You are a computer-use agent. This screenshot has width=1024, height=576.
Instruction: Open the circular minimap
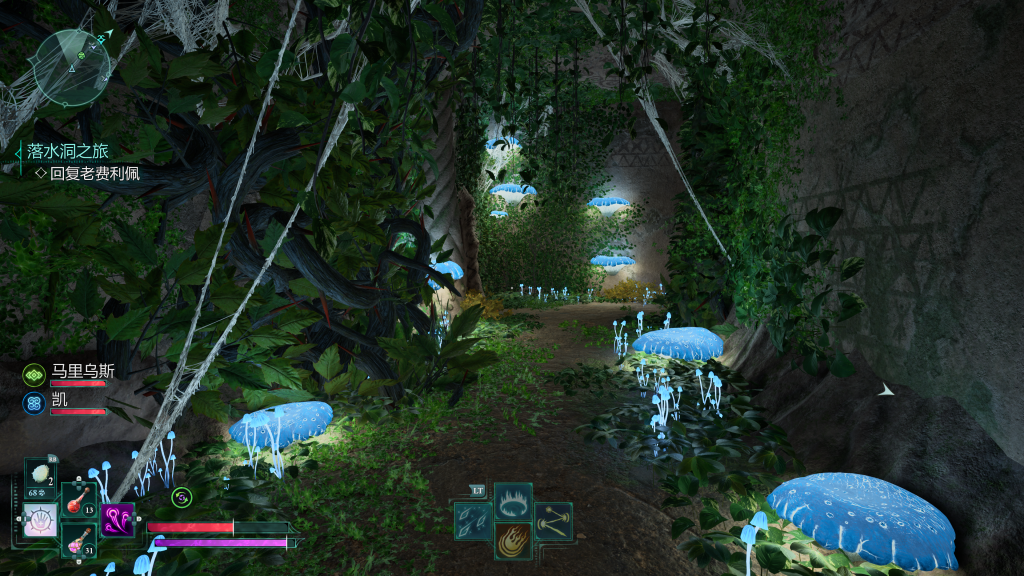(x=71, y=67)
